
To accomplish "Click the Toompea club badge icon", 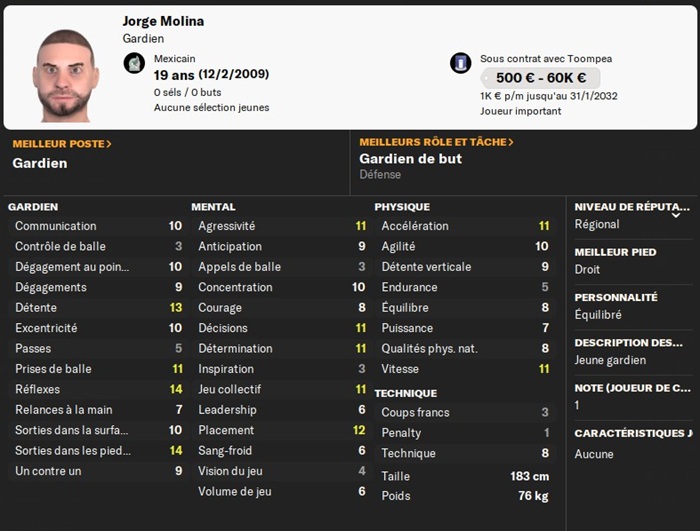I will click(461, 63).
